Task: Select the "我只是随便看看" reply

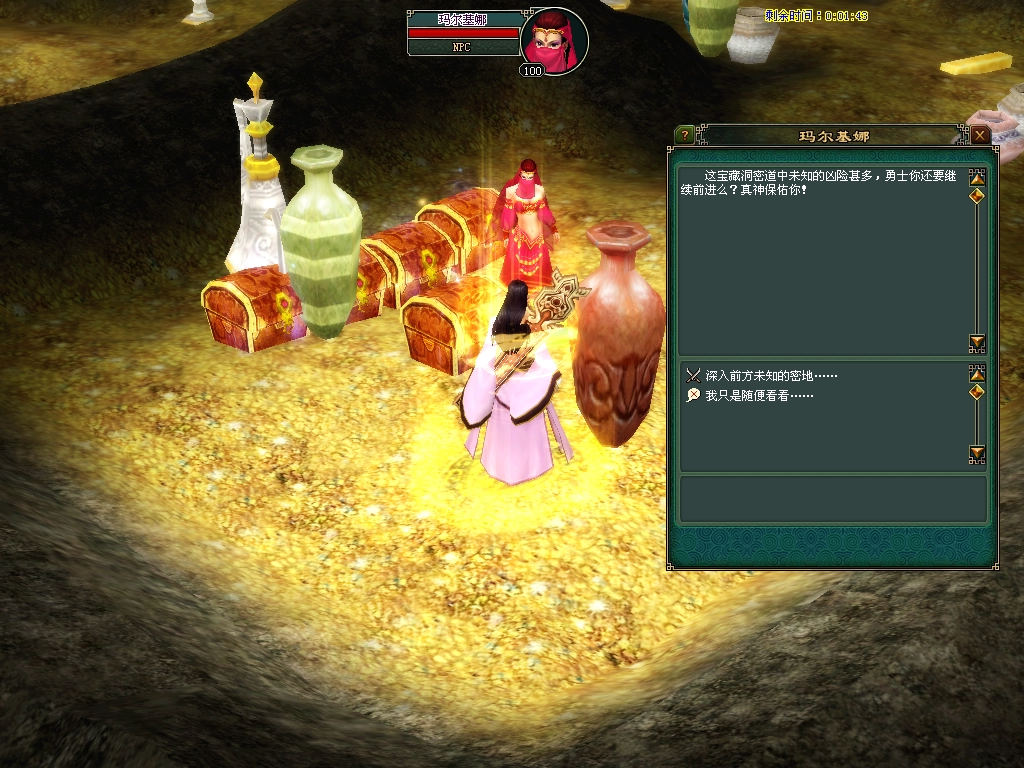Action: [x=758, y=396]
